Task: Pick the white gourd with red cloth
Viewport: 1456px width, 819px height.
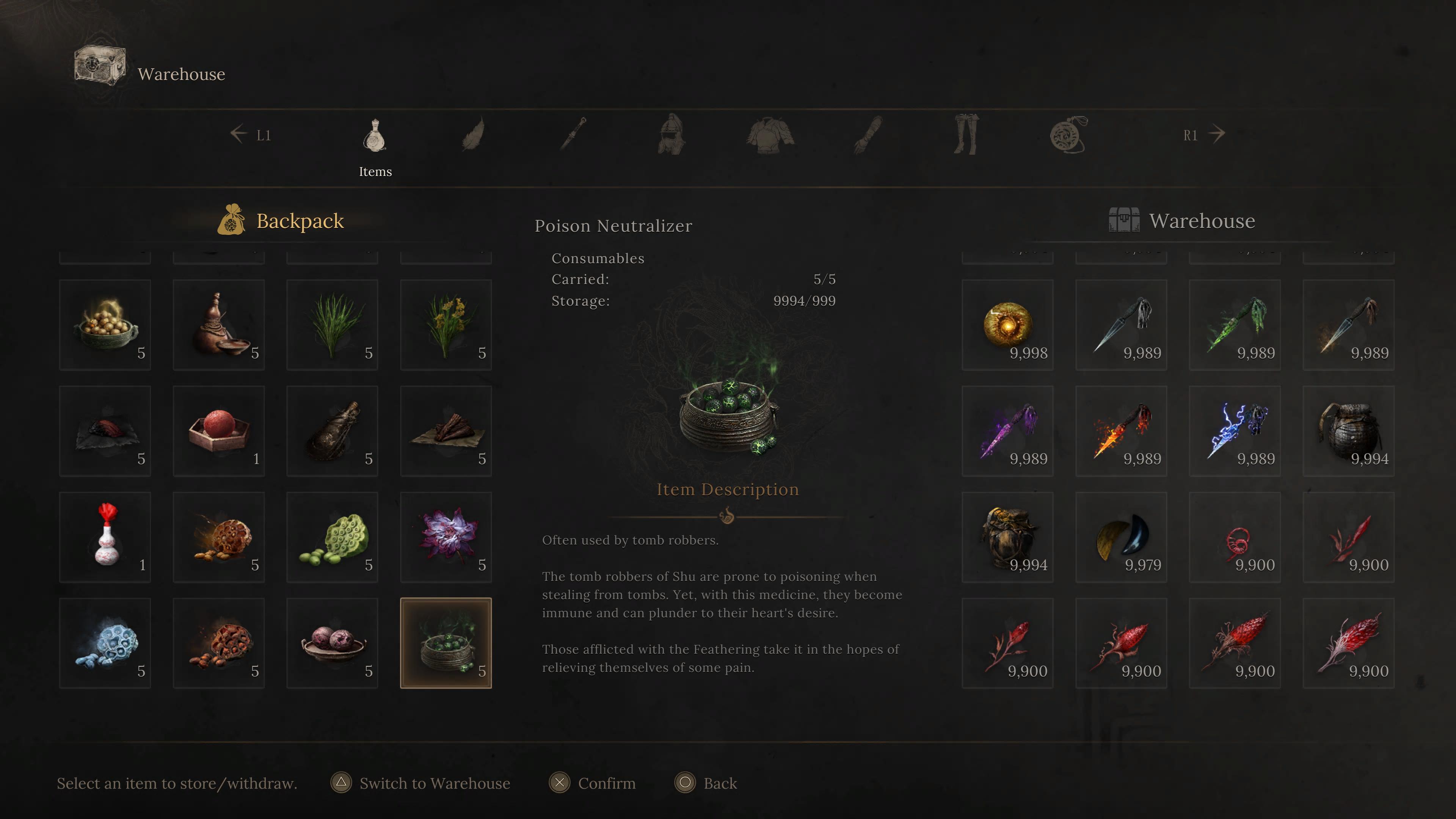Action: [105, 537]
